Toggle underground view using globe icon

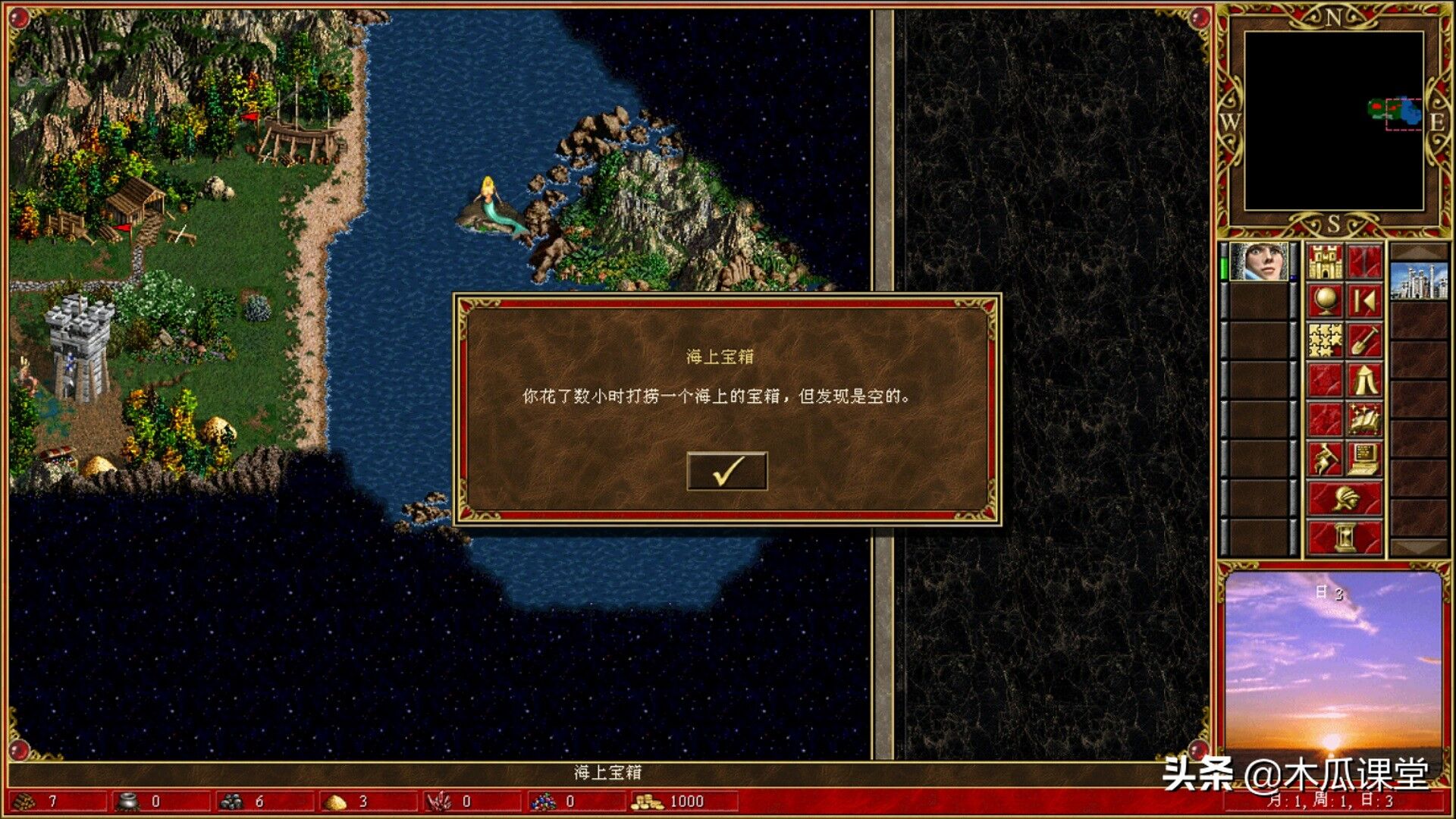pos(1325,299)
